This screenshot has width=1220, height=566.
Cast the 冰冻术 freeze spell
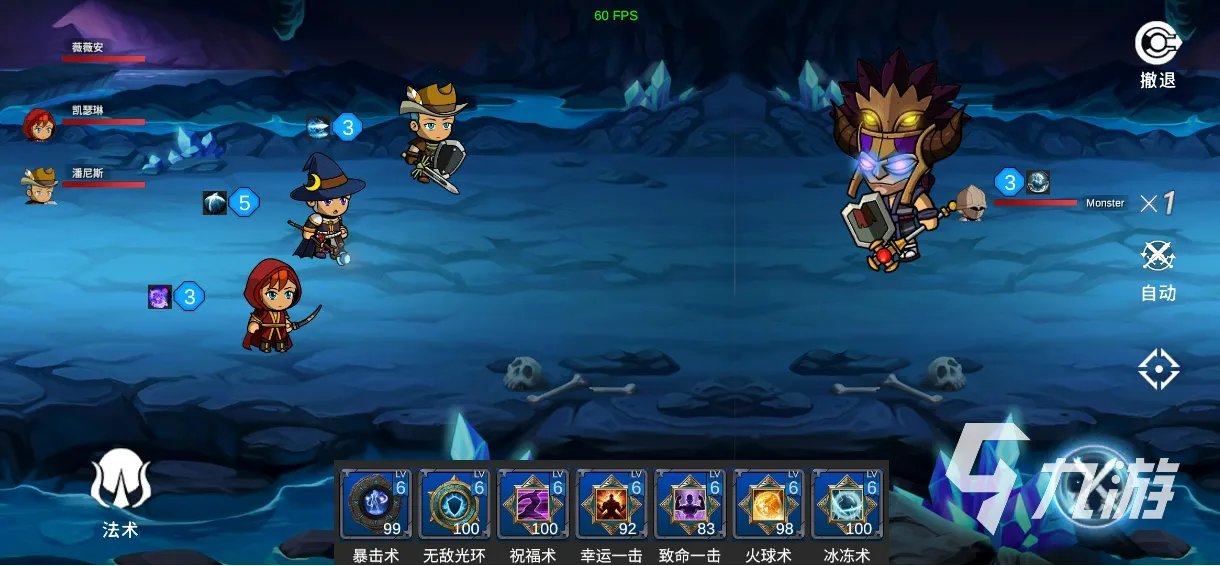pos(846,503)
